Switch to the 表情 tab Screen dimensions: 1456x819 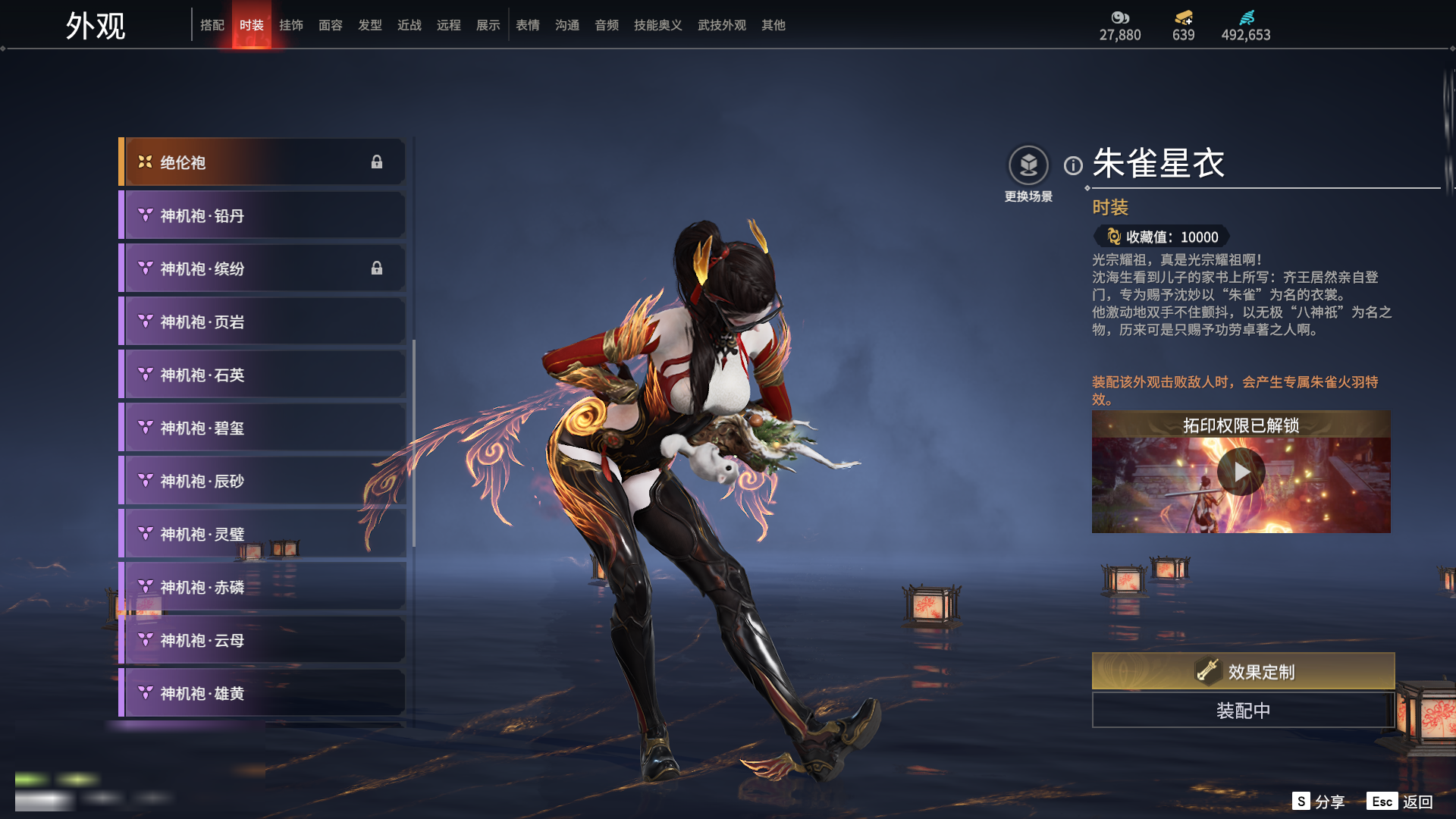[528, 25]
